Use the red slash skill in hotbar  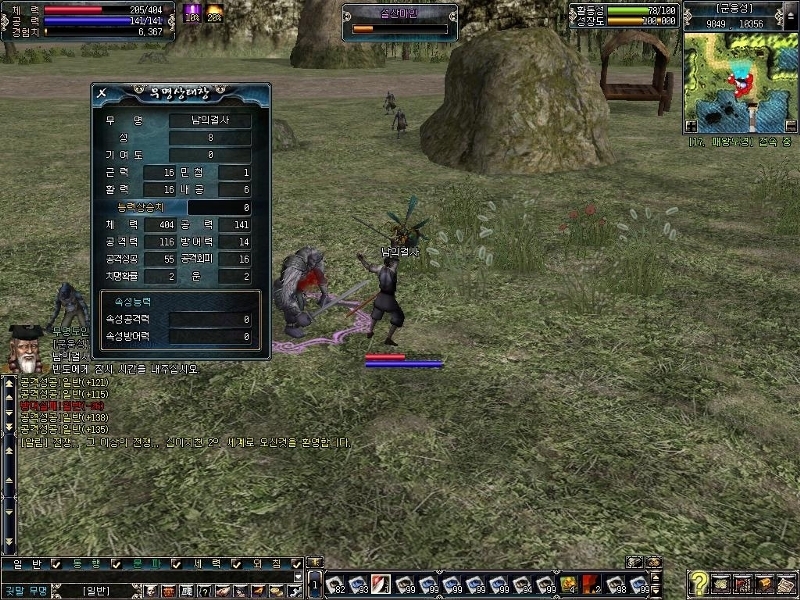click(381, 583)
